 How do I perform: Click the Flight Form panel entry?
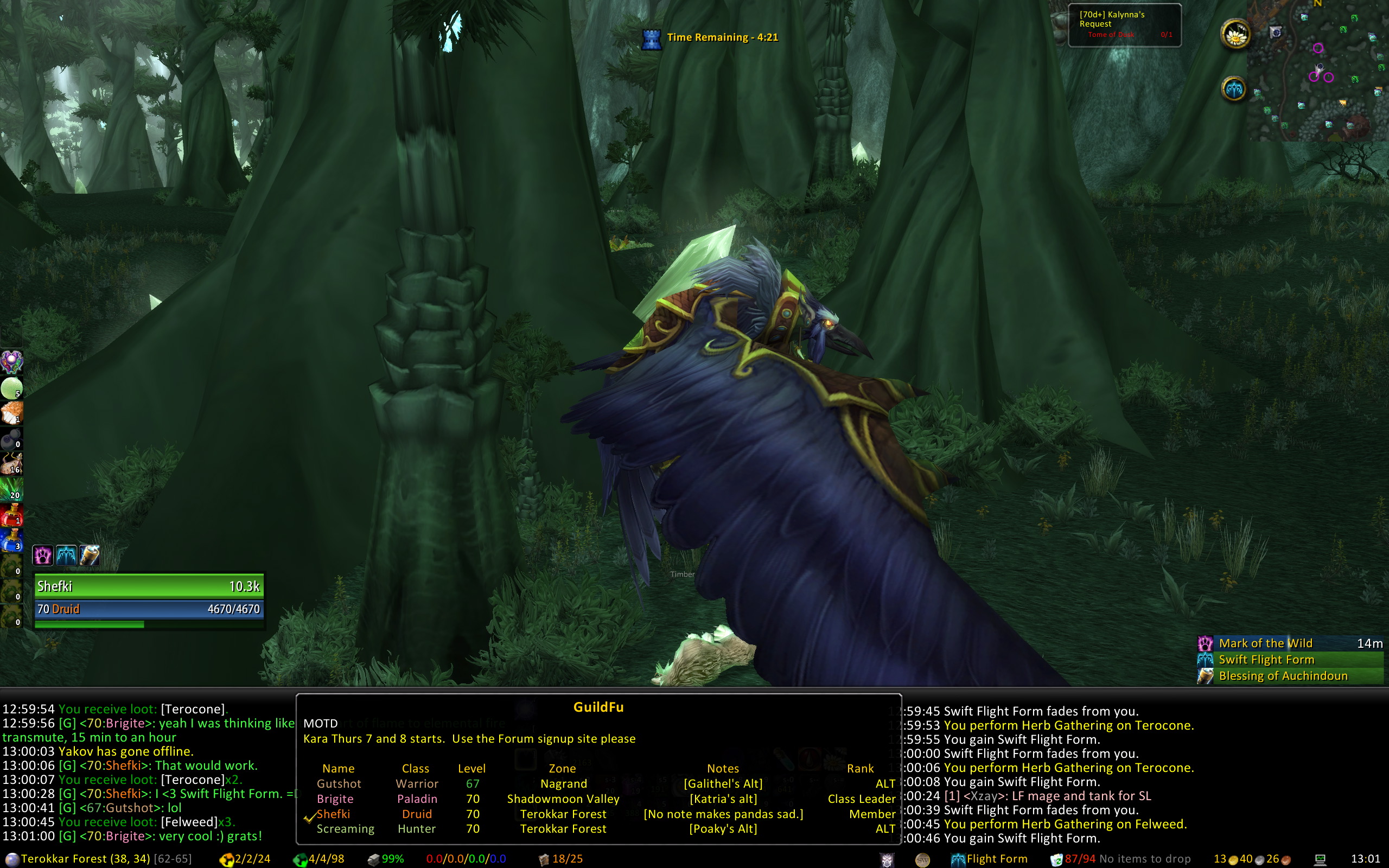coord(996,859)
